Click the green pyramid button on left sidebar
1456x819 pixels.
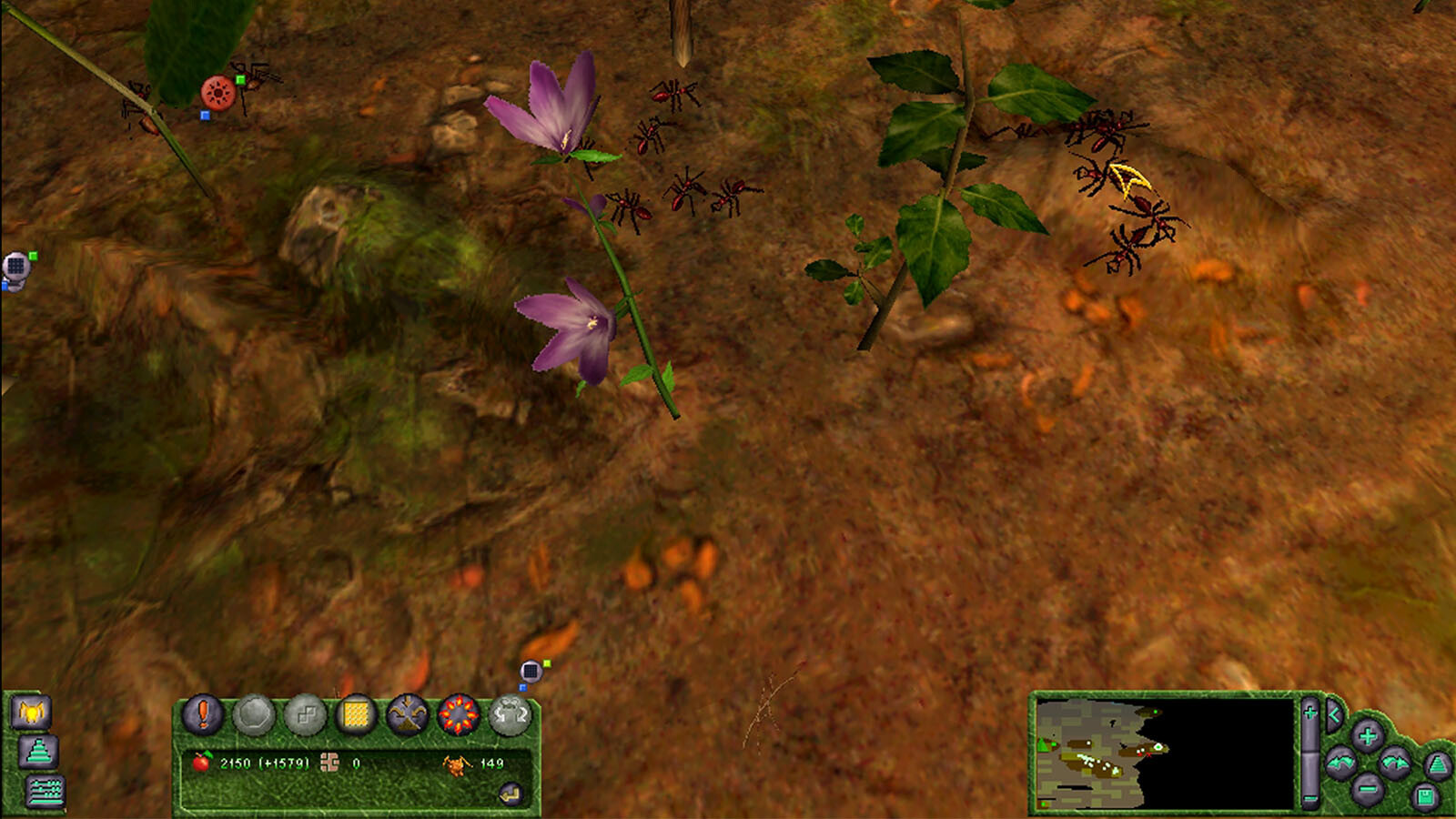[38, 752]
